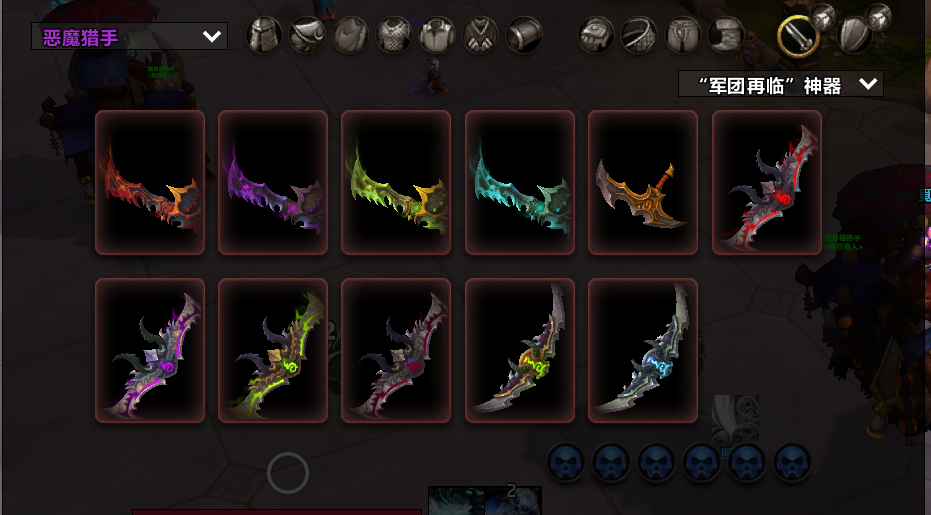931x515 pixels.
Task: Open the 恶魔猎手 class dropdown
Action: pos(129,37)
